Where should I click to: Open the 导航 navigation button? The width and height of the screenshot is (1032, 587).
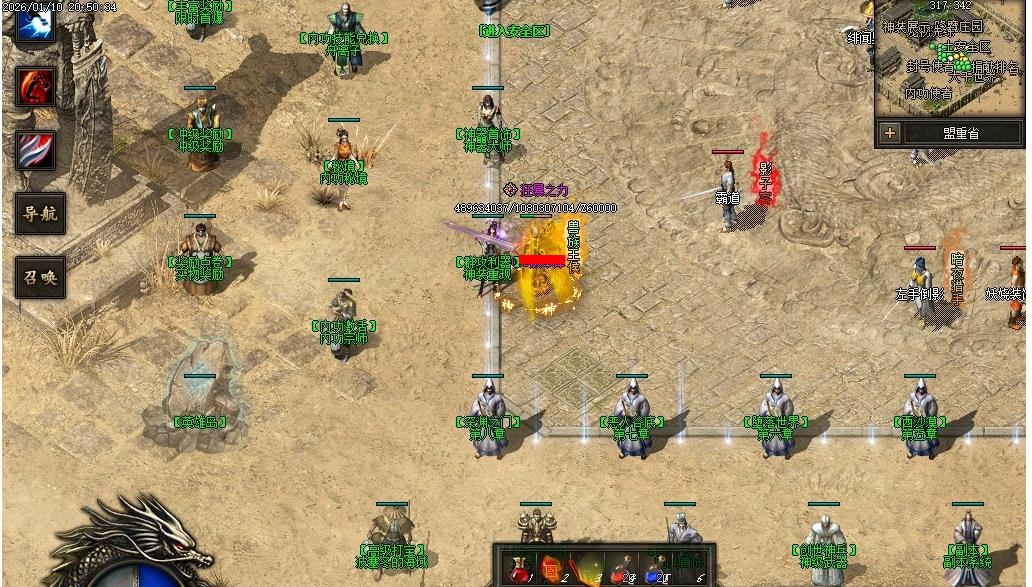41,213
